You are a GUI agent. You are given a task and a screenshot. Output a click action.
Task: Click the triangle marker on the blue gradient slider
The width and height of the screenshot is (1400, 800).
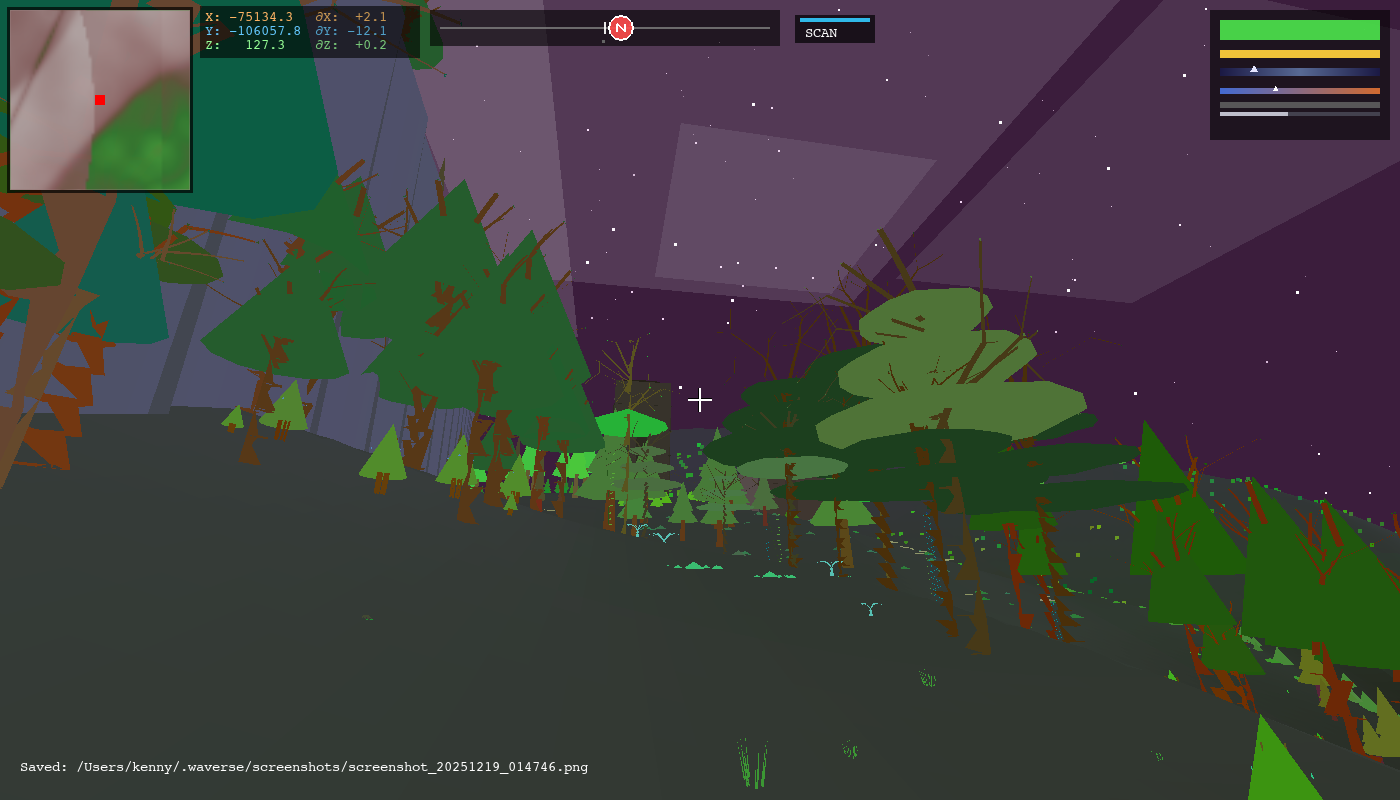point(1254,69)
